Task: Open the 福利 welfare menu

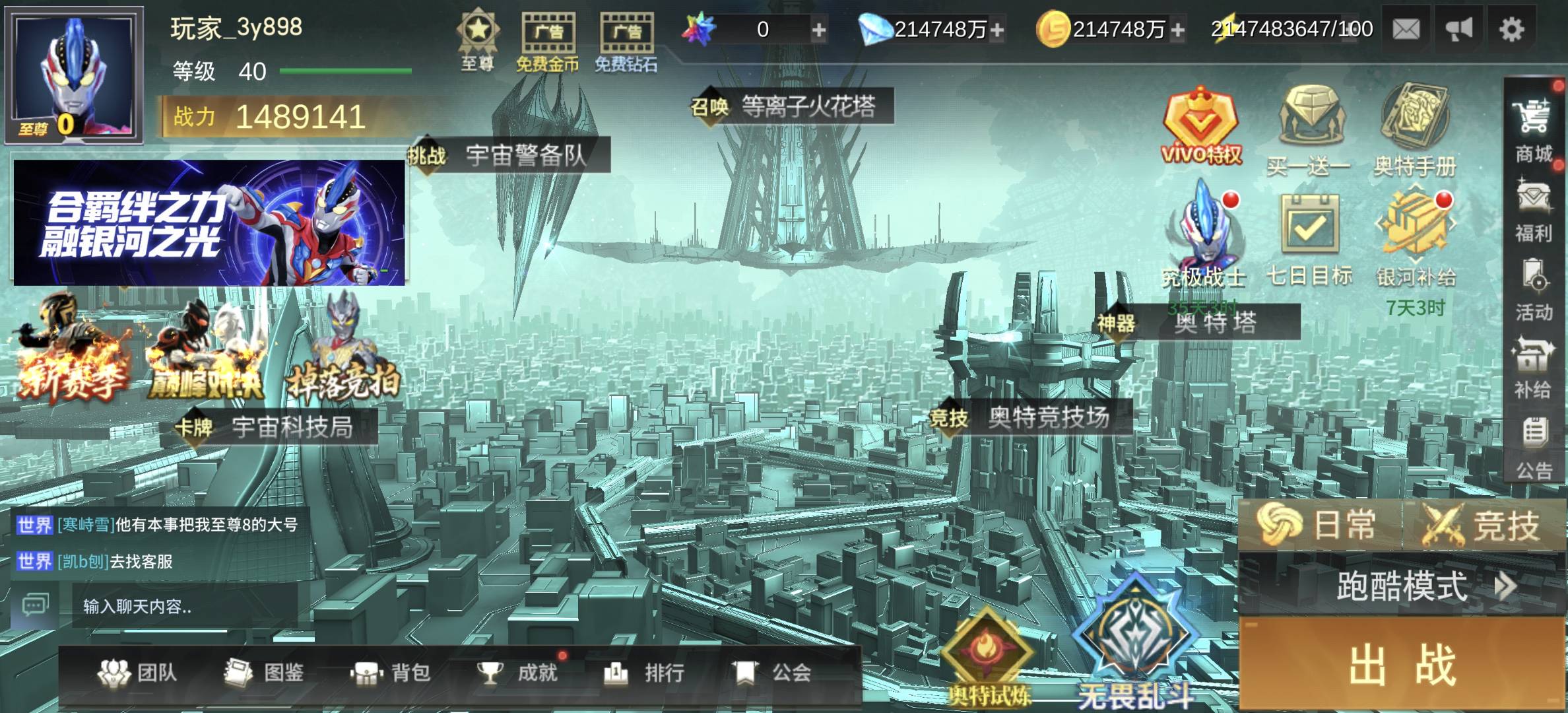Action: 1532,211
